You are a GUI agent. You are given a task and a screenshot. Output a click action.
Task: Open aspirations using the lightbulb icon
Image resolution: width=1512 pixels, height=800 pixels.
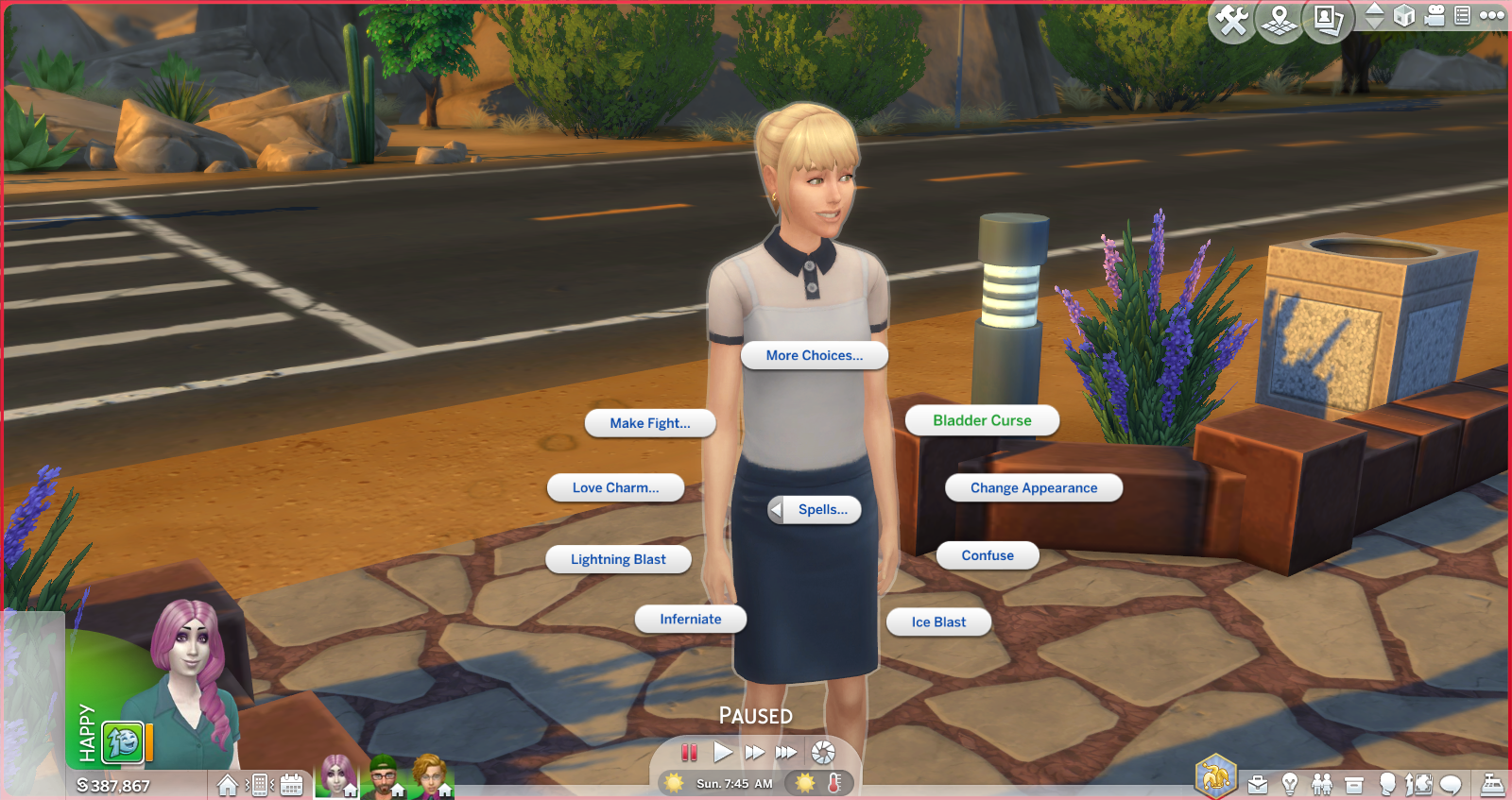coord(1289,786)
